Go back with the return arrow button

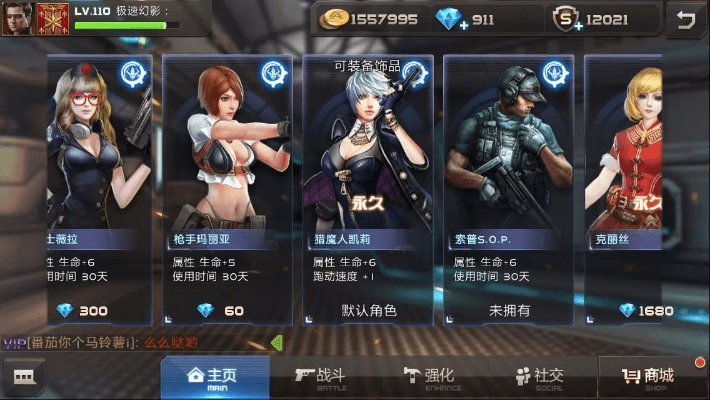685,19
